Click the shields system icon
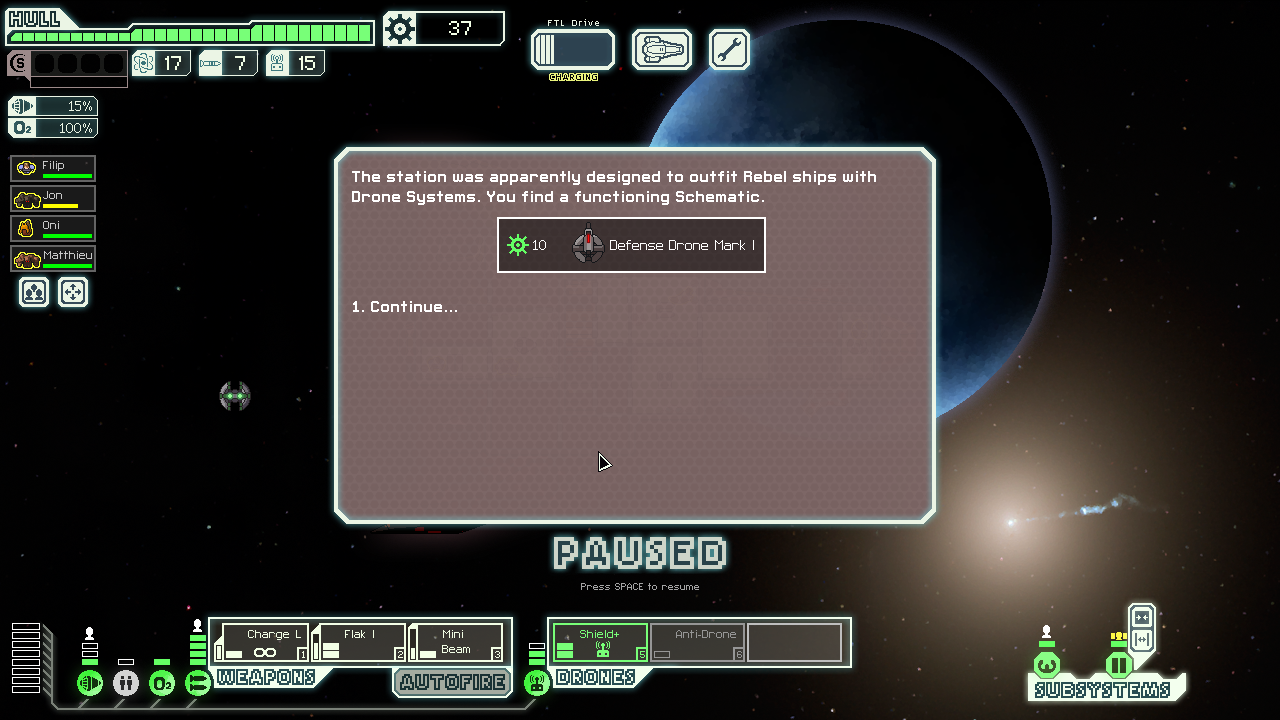 90,683
